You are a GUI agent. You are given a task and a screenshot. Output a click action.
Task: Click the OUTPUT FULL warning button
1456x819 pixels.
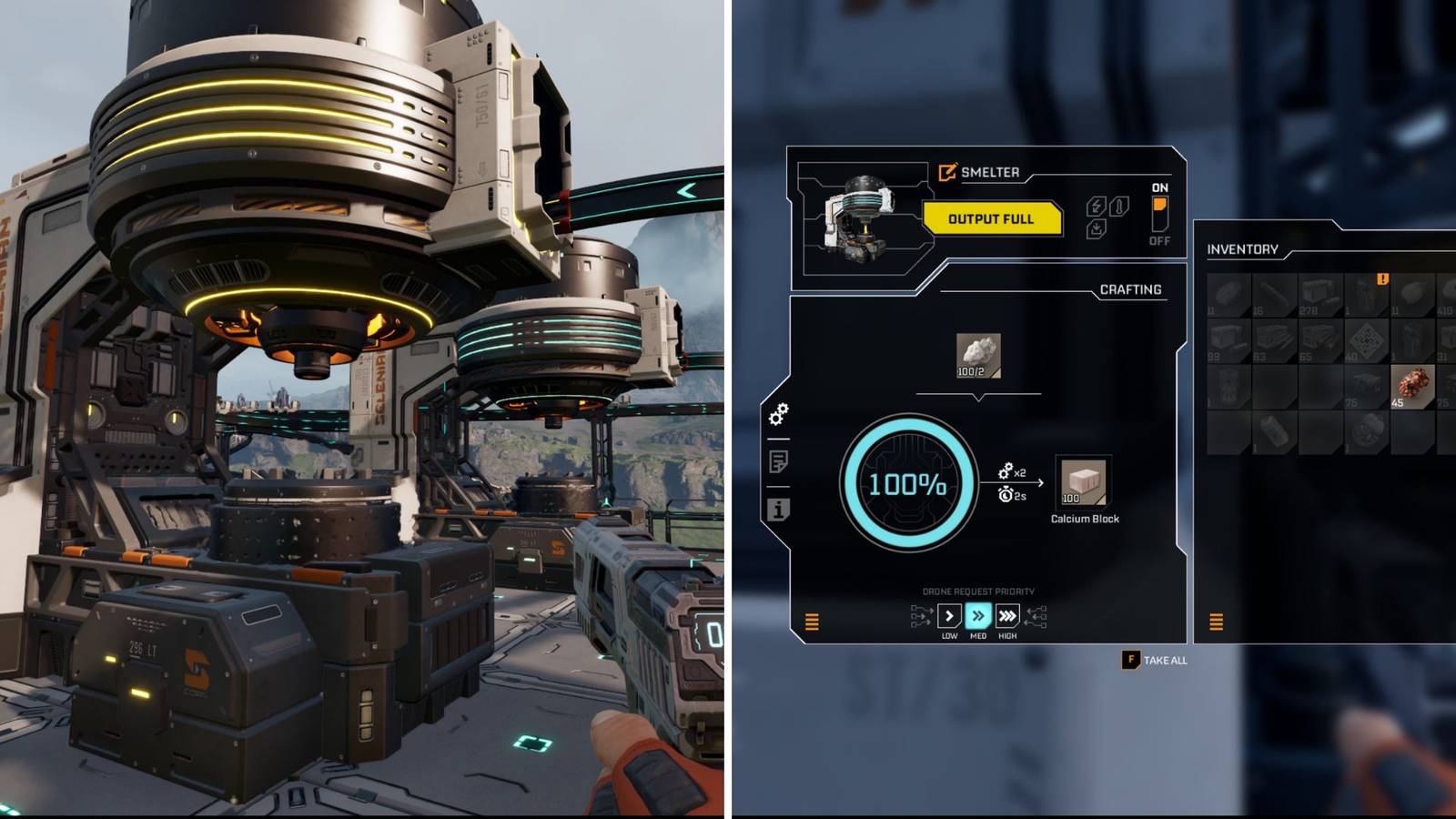tap(992, 218)
